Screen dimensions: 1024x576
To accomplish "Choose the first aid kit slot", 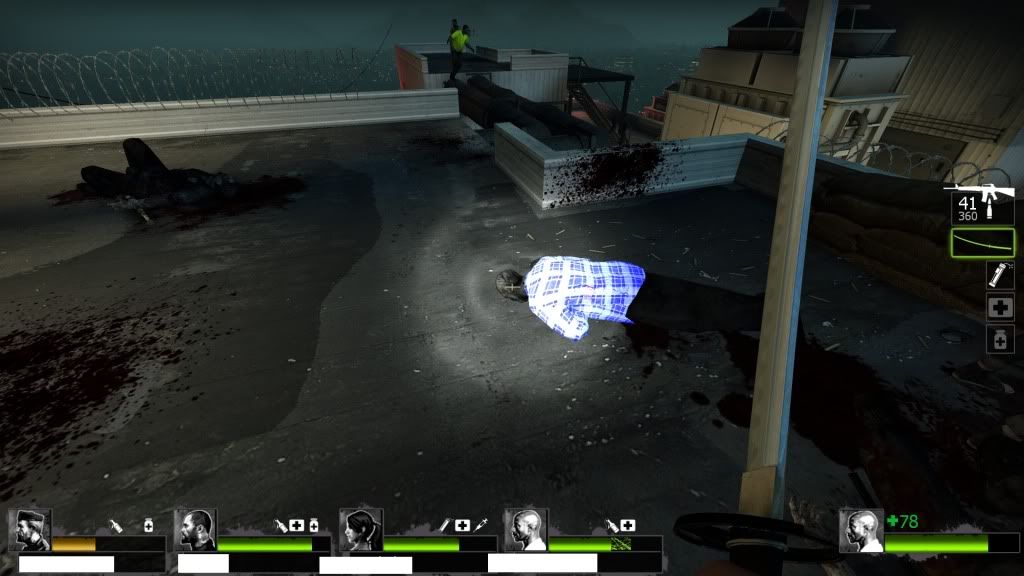I will click(1000, 307).
